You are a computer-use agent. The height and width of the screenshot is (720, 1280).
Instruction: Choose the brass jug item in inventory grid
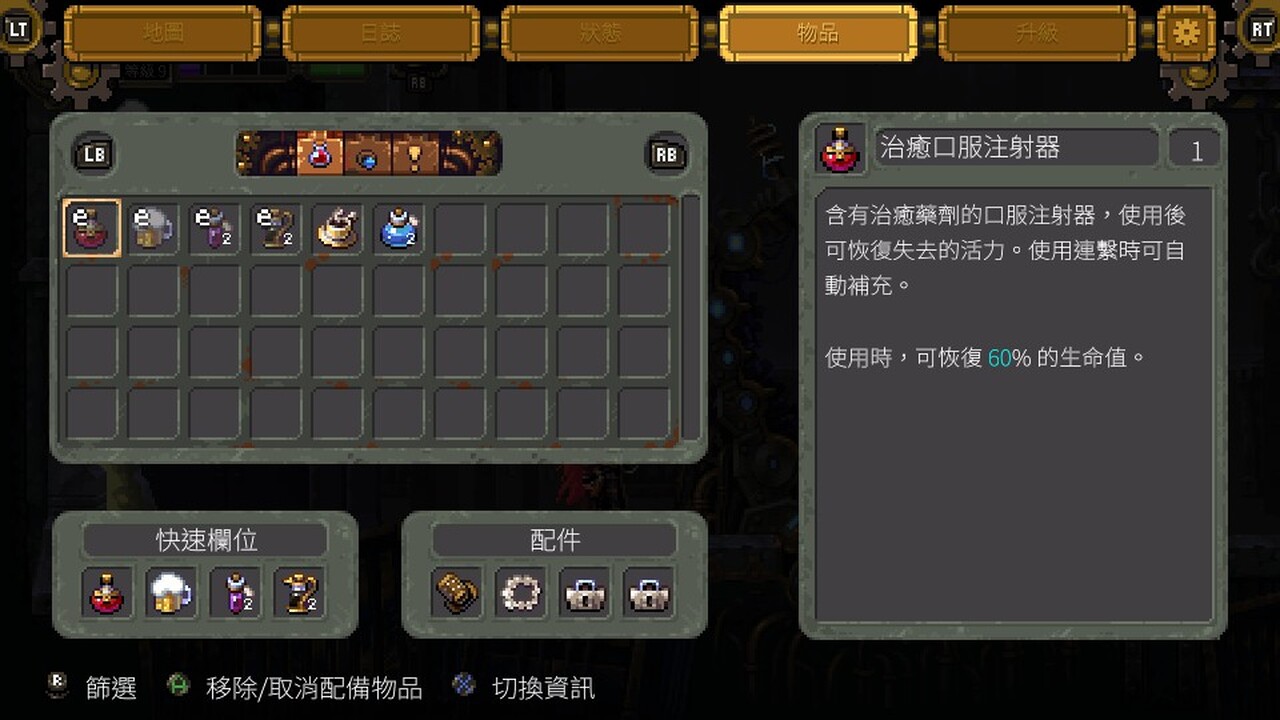click(276, 228)
